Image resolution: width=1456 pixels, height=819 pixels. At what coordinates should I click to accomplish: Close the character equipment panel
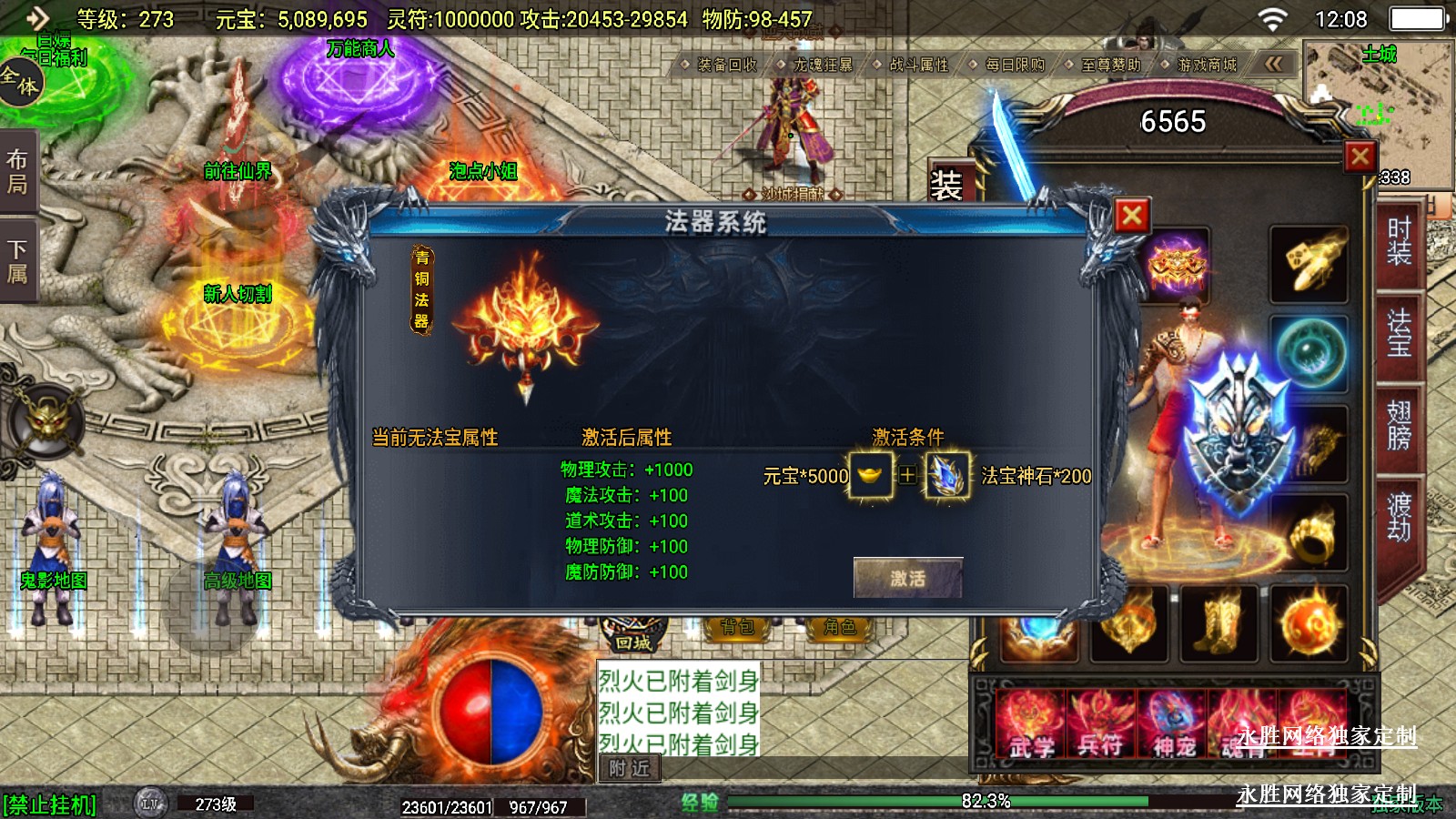click(x=1360, y=157)
